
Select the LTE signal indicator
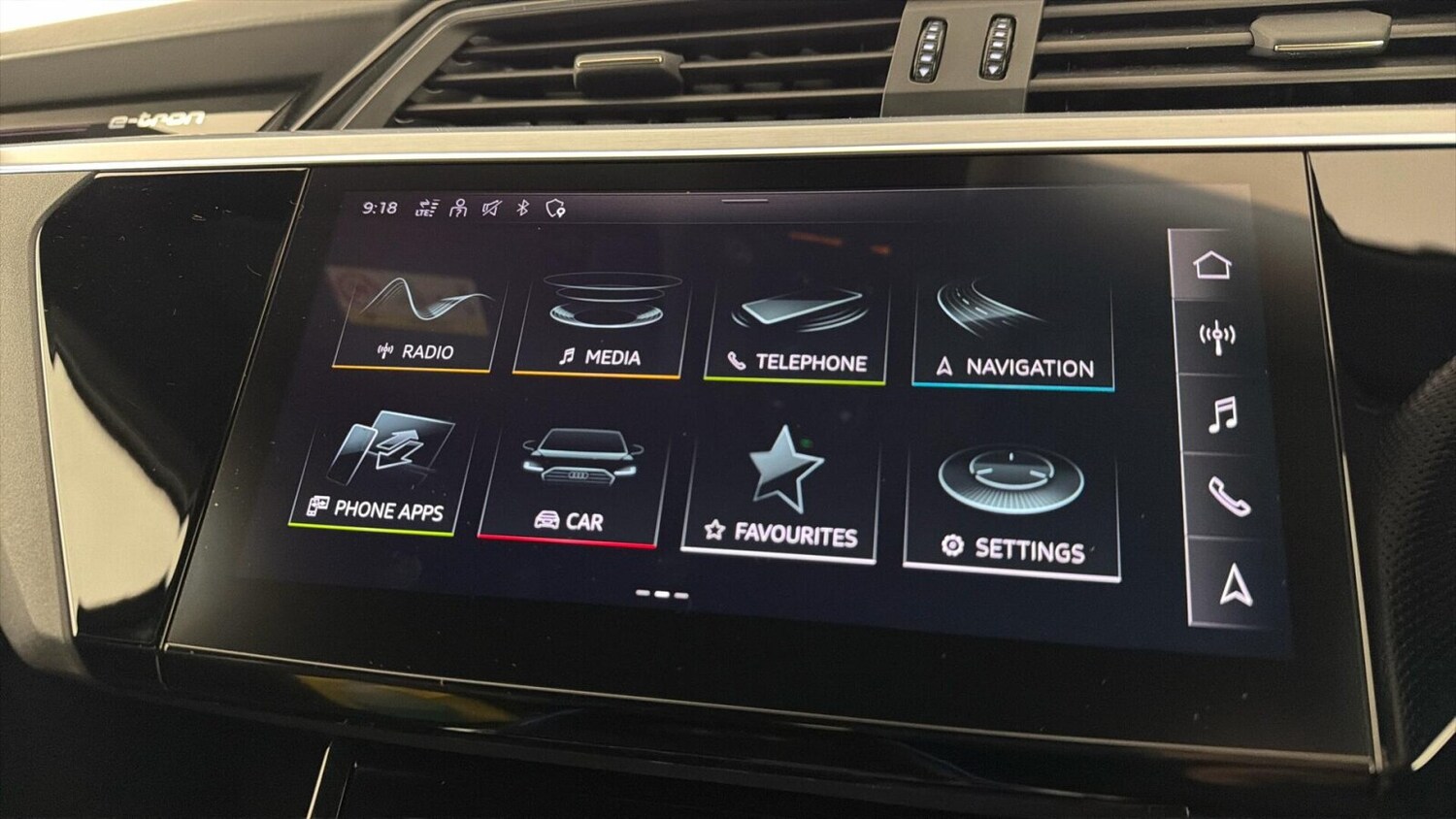click(425, 207)
